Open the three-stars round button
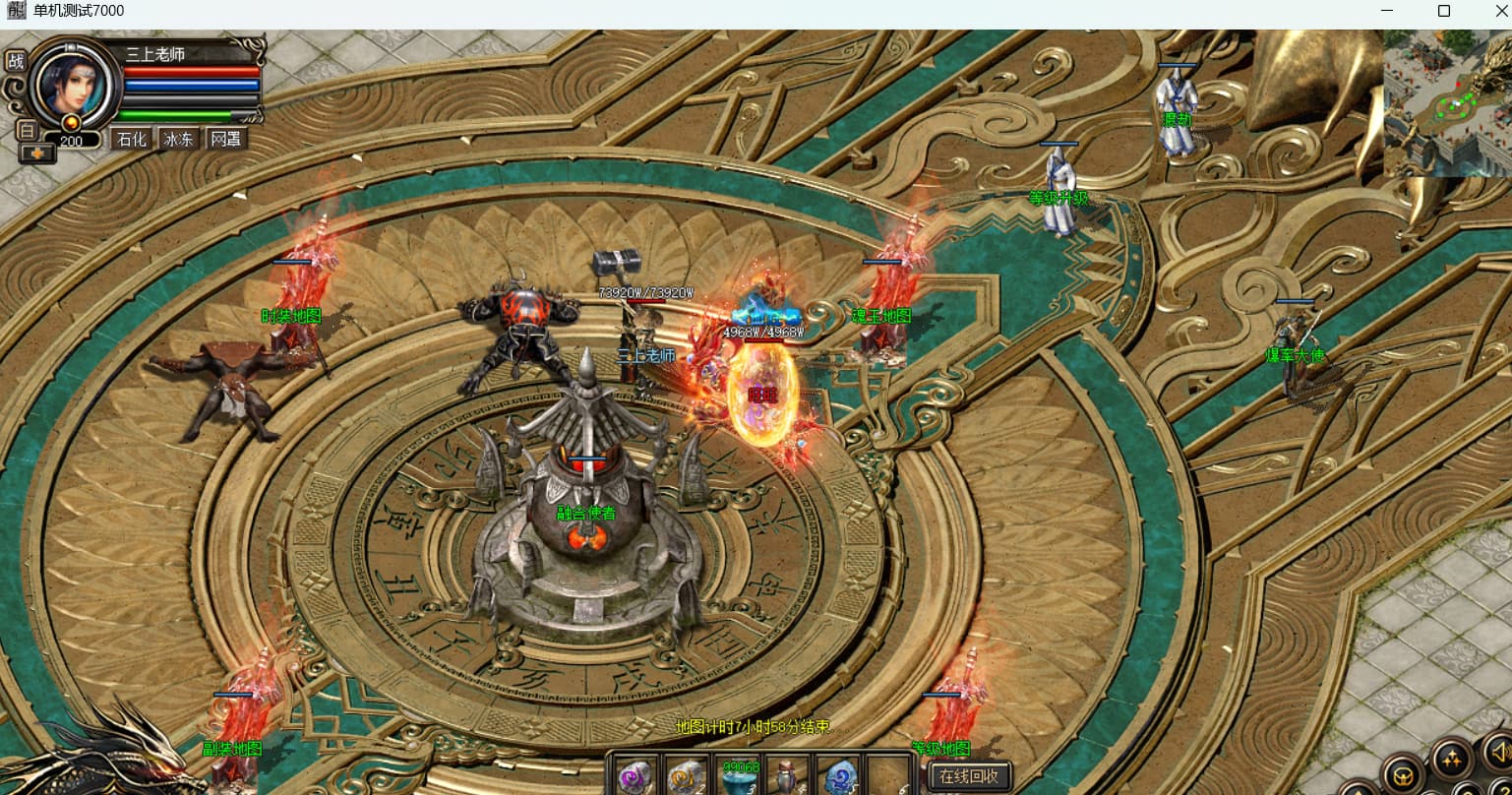Image resolution: width=1512 pixels, height=795 pixels. (1451, 759)
